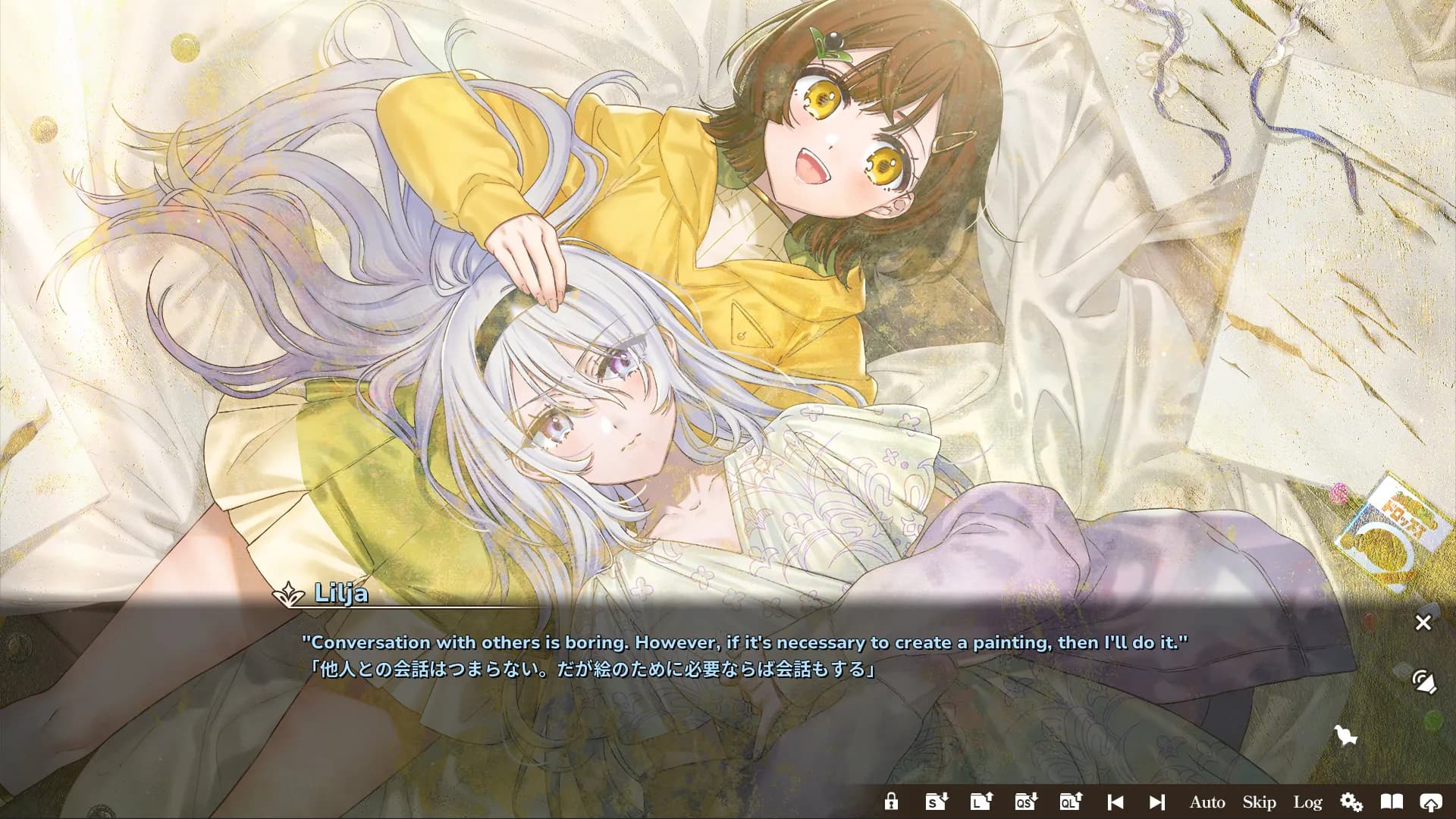The height and width of the screenshot is (819, 1456).
Task: Toggle the padlock icon on the toolbar
Action: point(892,802)
